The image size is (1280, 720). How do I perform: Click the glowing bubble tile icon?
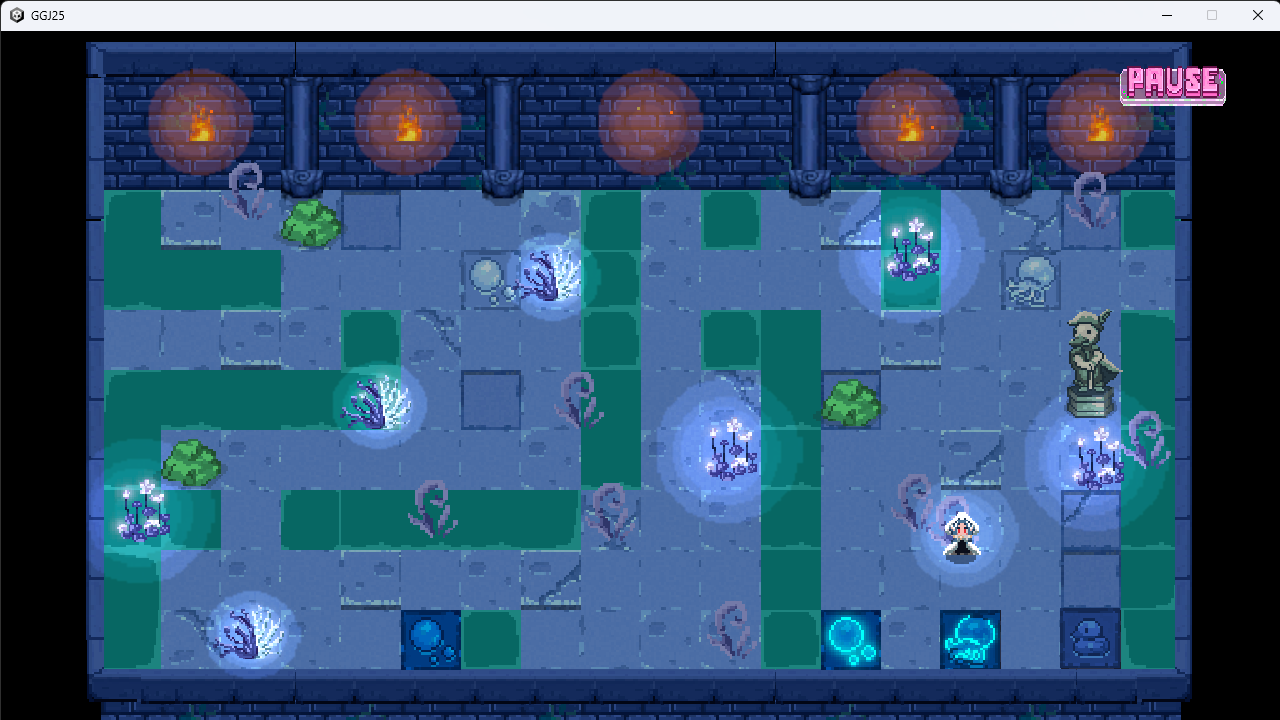click(851, 638)
